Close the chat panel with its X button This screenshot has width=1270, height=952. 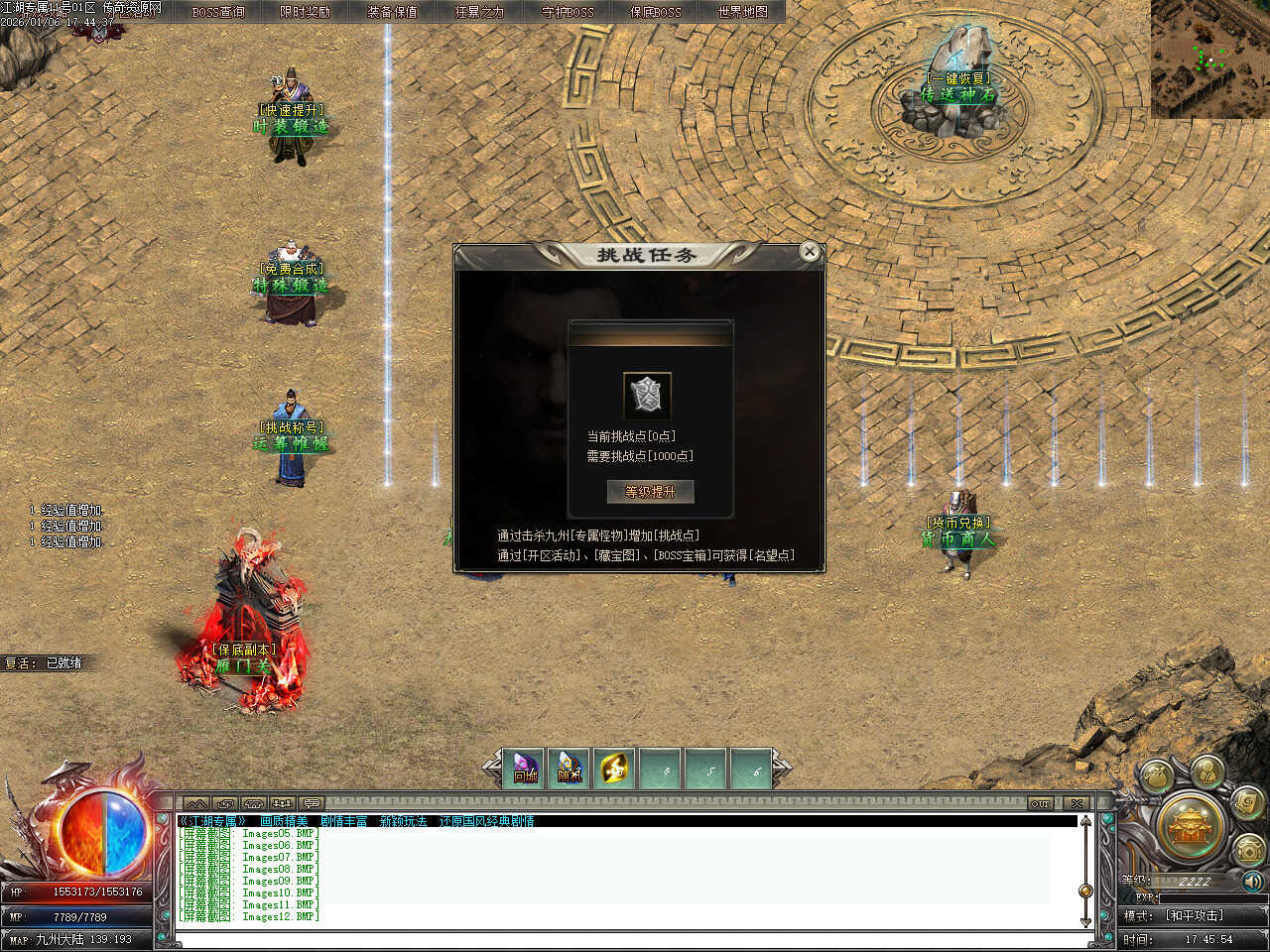coord(1077,803)
